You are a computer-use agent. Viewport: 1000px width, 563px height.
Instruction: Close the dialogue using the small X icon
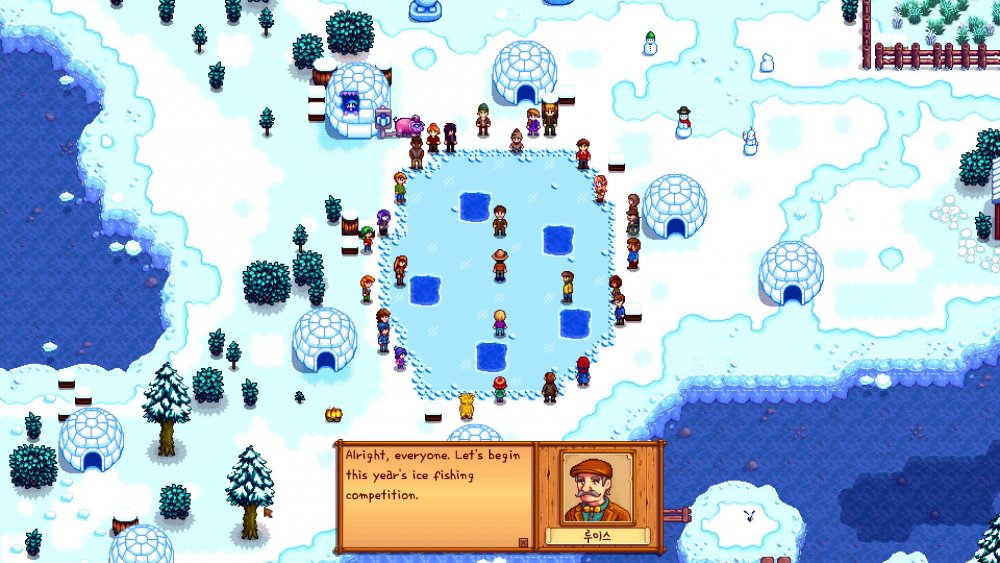tap(522, 542)
